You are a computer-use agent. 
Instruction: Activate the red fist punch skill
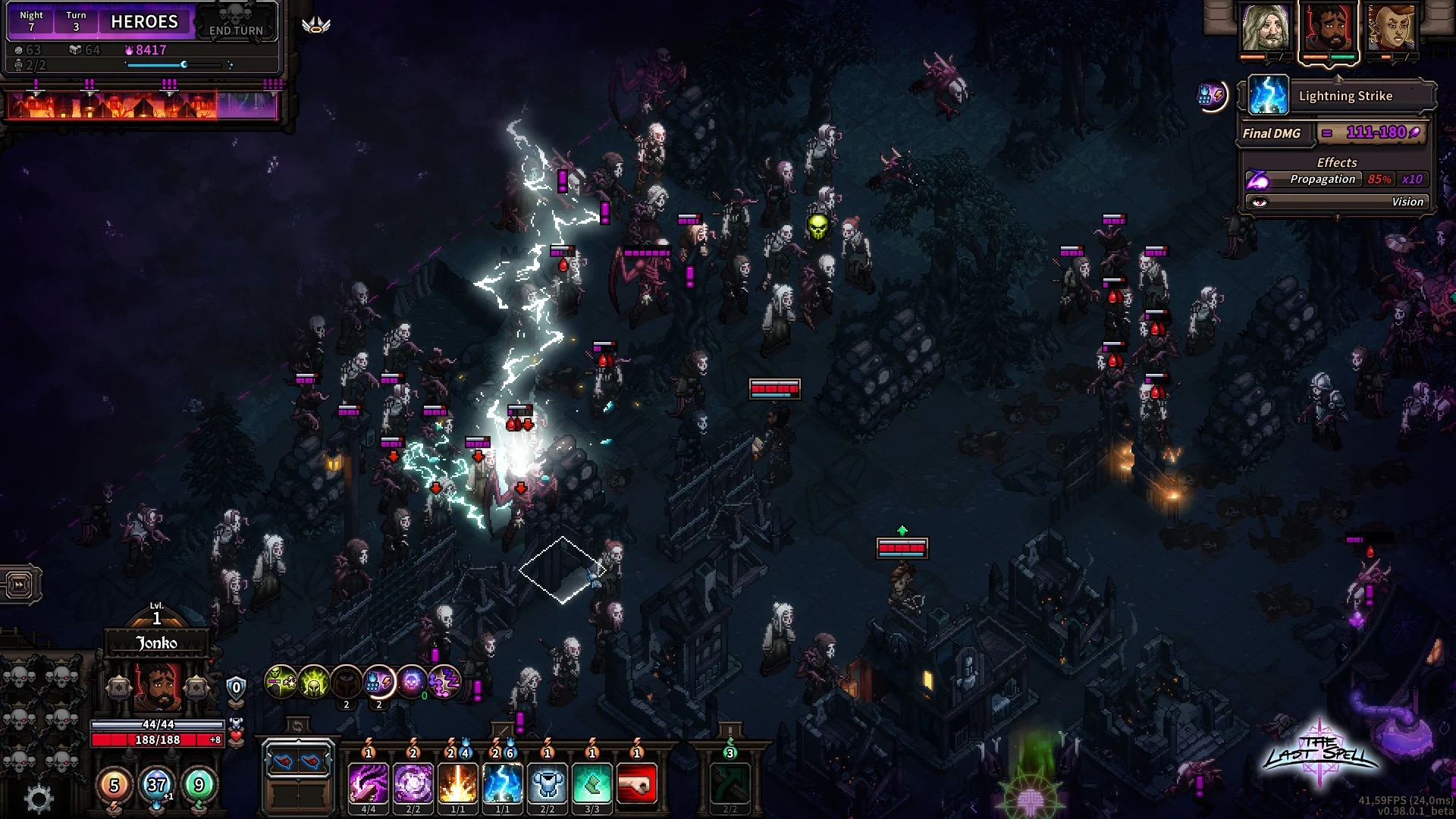637,784
